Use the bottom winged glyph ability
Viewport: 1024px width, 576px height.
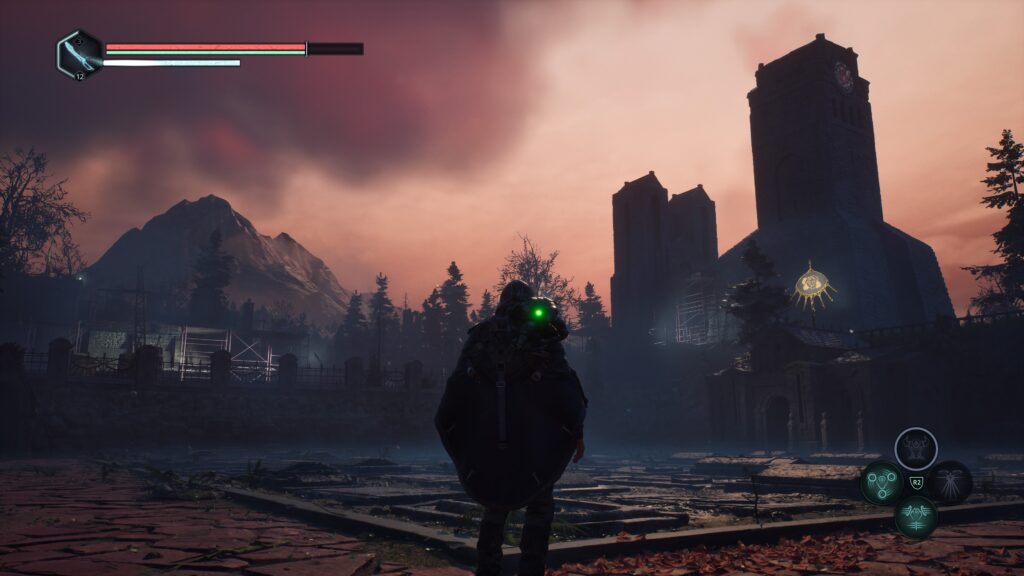pos(915,517)
